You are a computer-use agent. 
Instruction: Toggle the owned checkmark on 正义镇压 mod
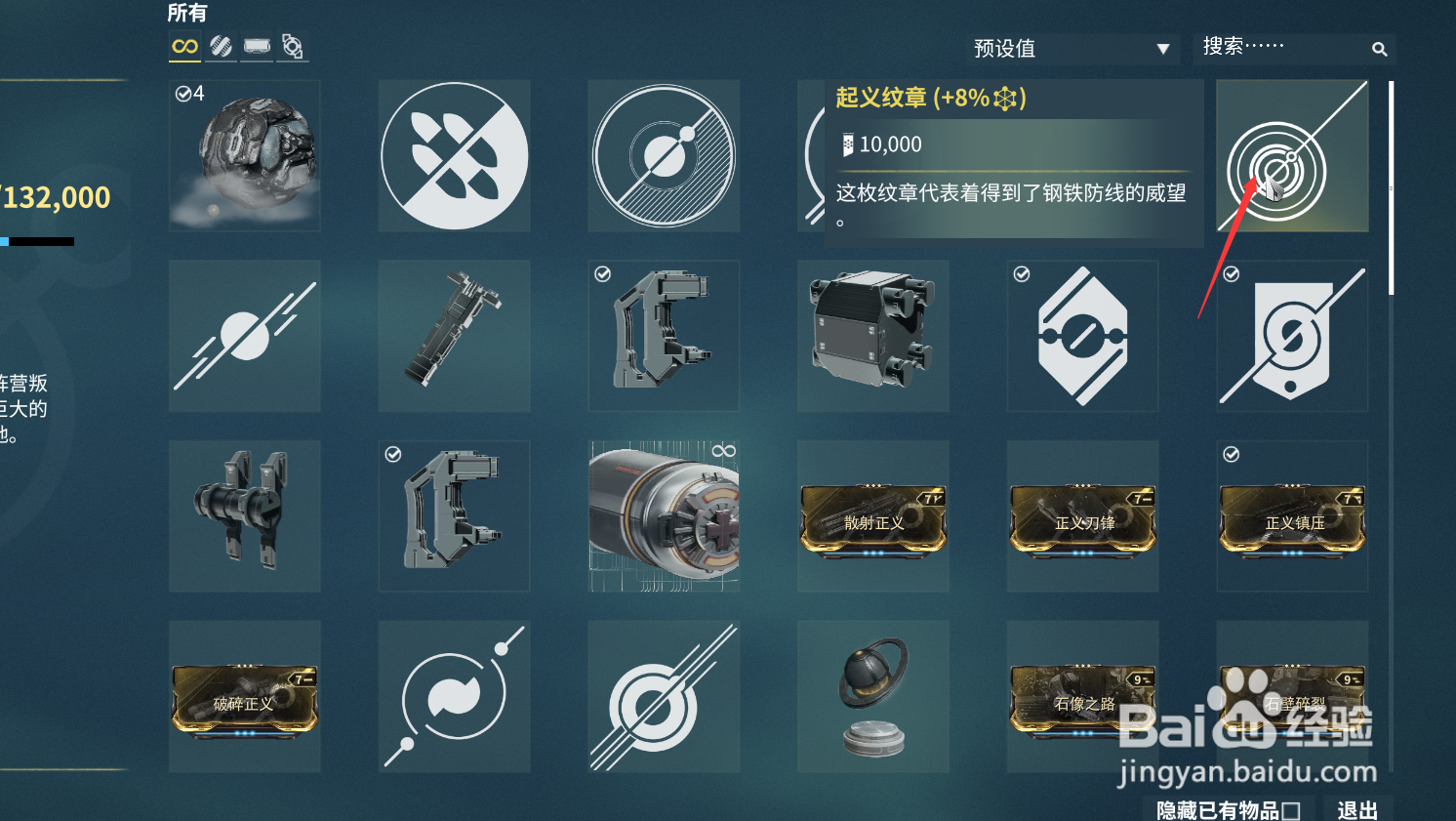tap(1231, 454)
